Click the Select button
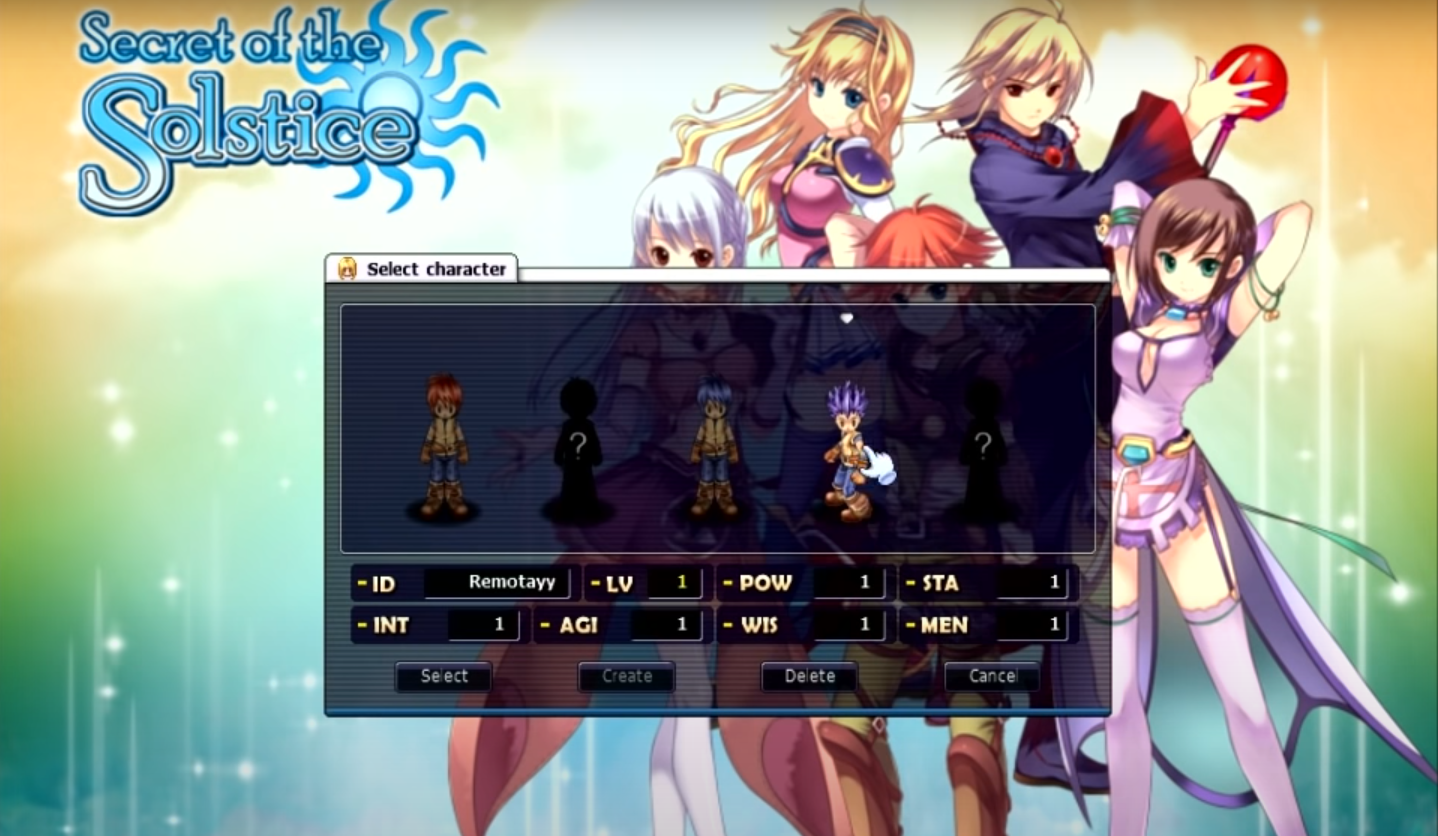 pos(443,676)
